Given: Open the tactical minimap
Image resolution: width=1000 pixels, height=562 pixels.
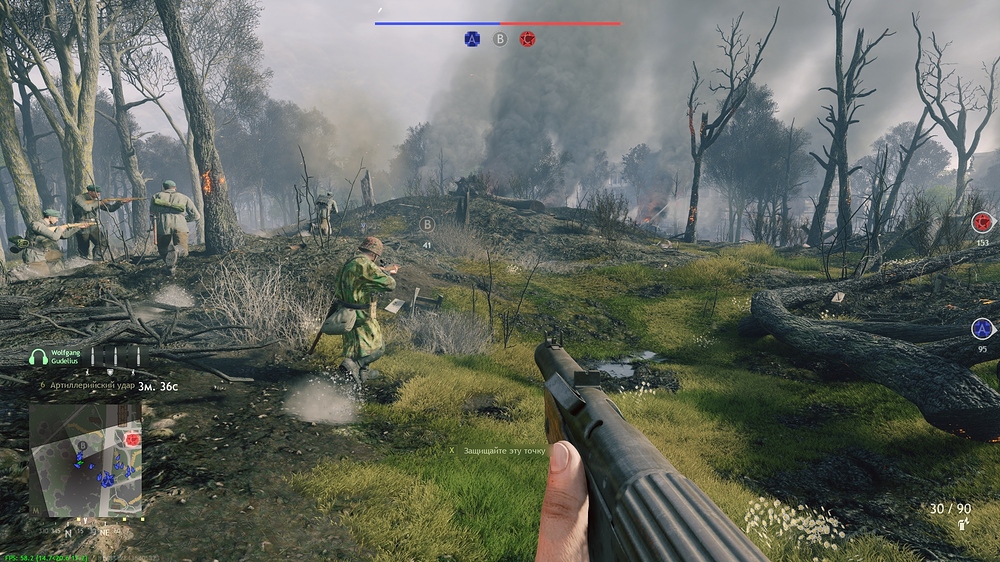Looking at the screenshot, I should click(84, 459).
